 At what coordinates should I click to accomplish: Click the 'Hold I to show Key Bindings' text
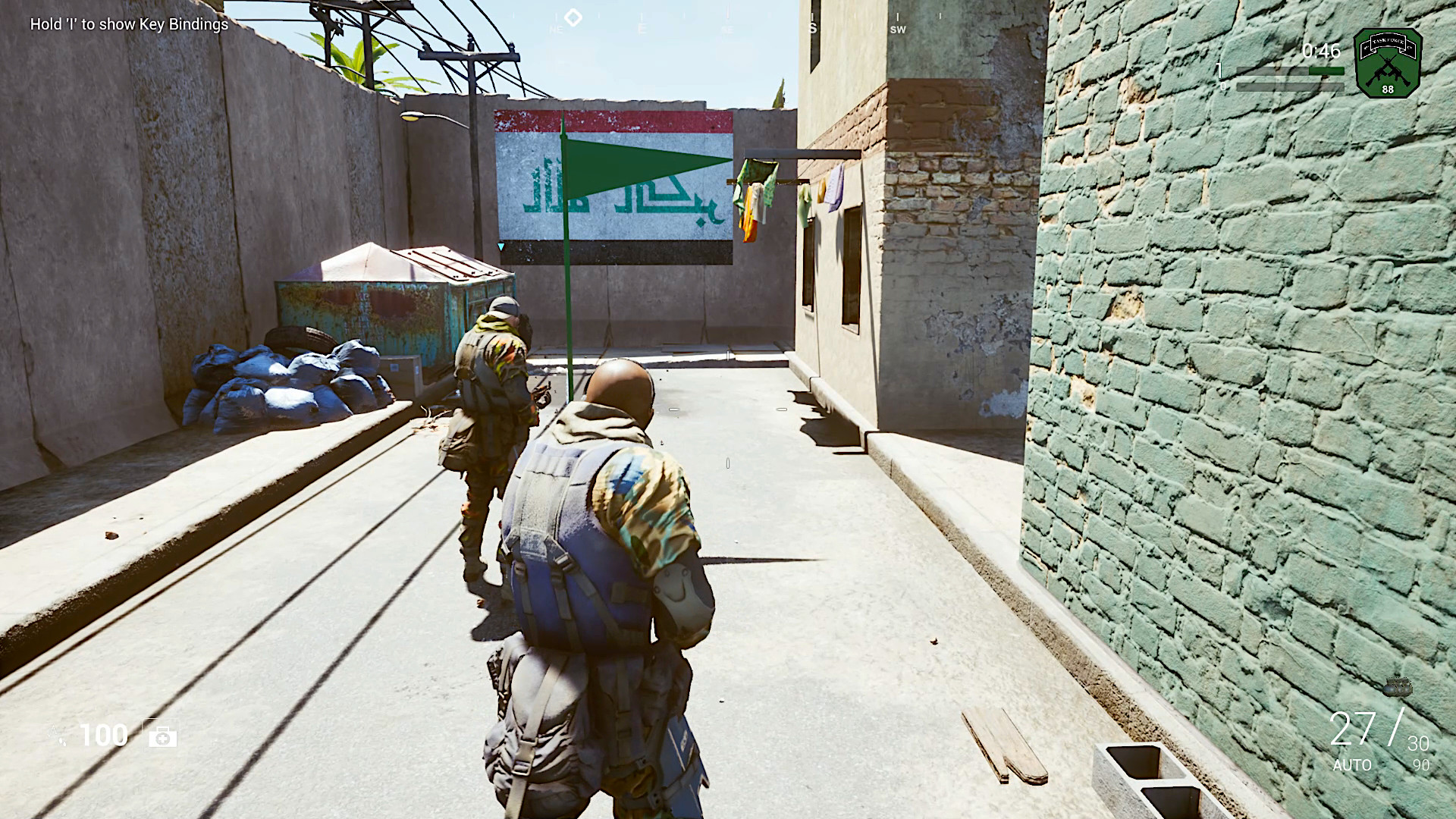pos(127,25)
